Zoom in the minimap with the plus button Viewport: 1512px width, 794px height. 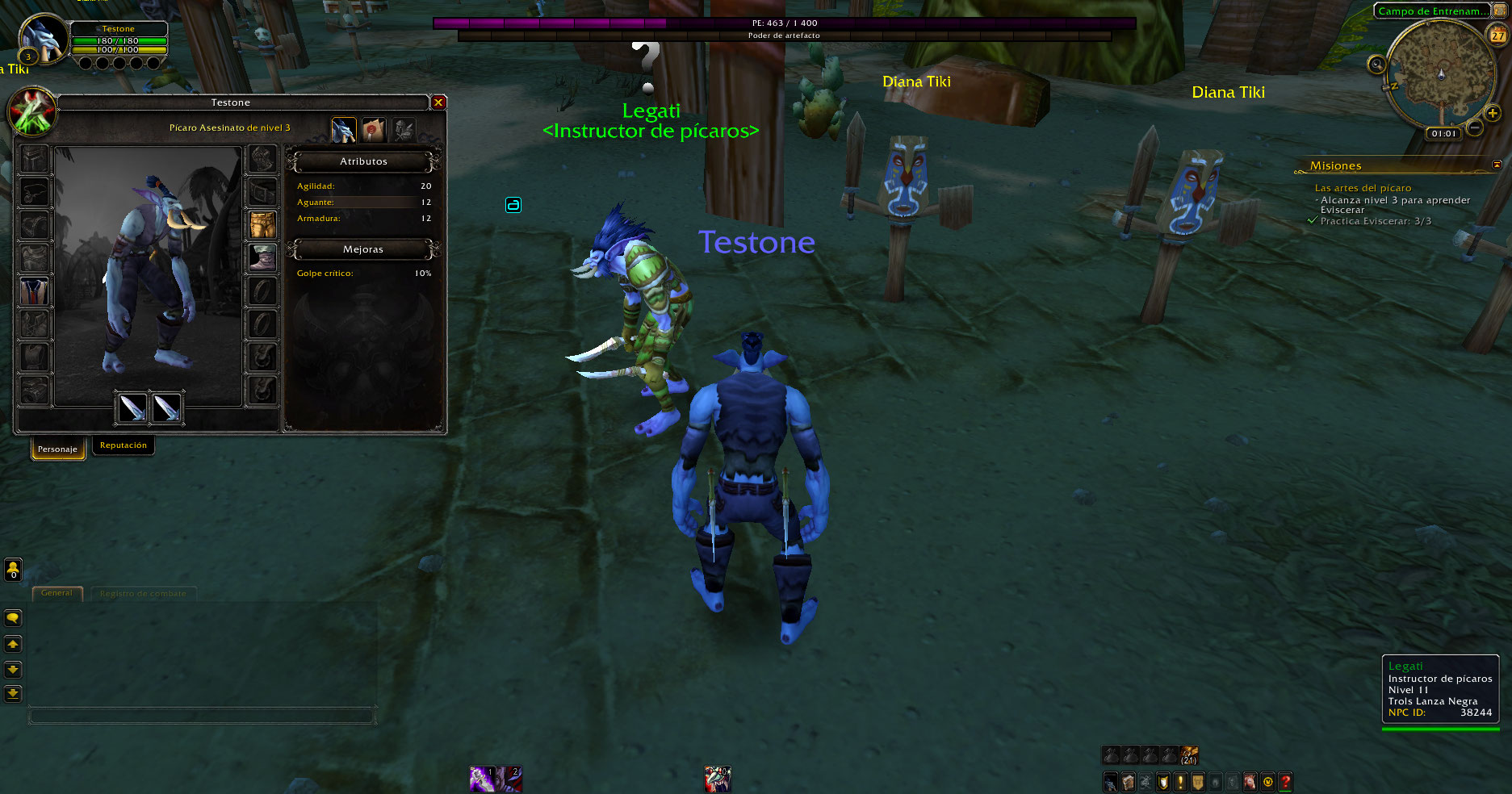pos(1492,113)
